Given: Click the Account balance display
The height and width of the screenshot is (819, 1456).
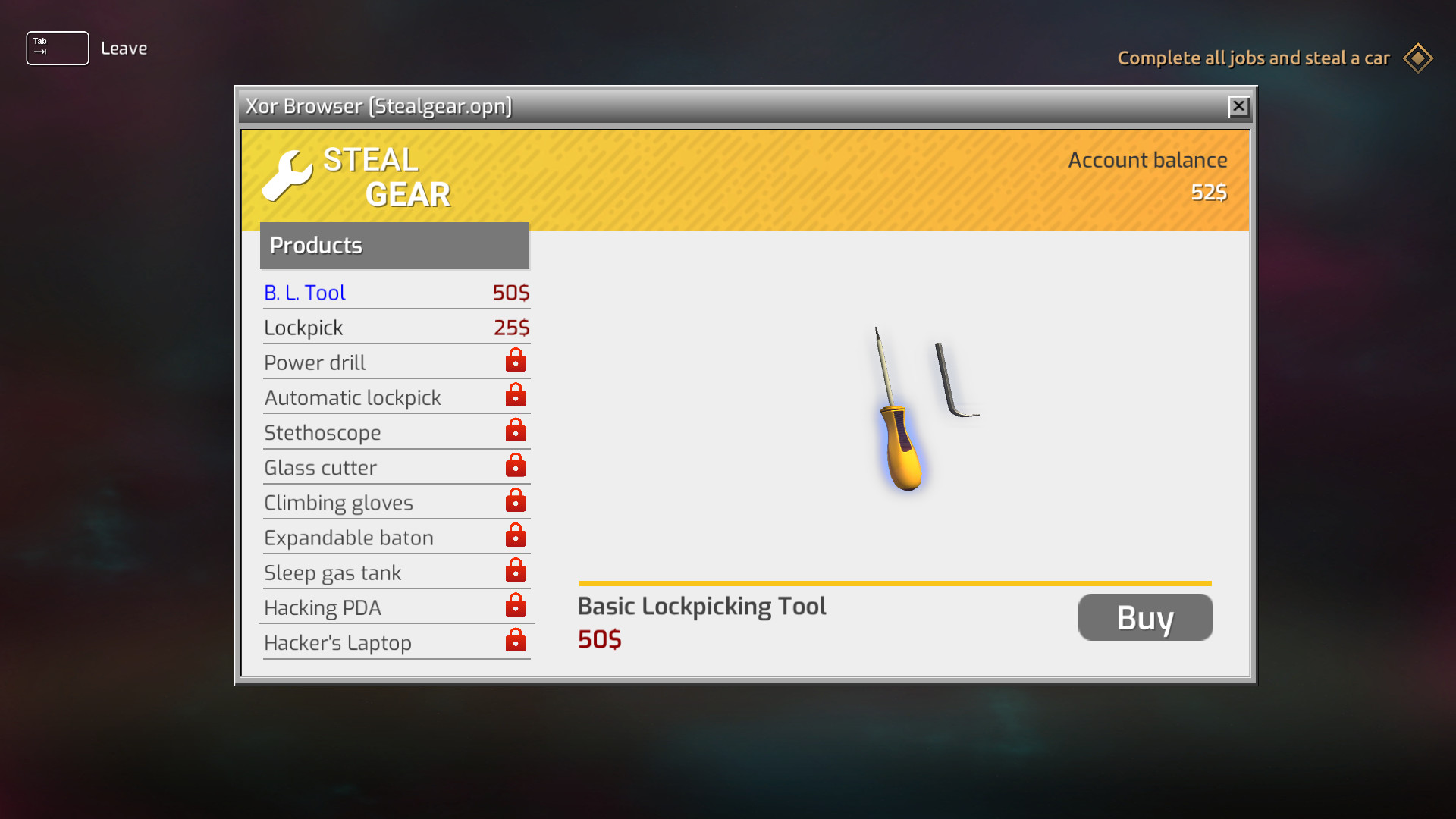Looking at the screenshot, I should [1147, 174].
